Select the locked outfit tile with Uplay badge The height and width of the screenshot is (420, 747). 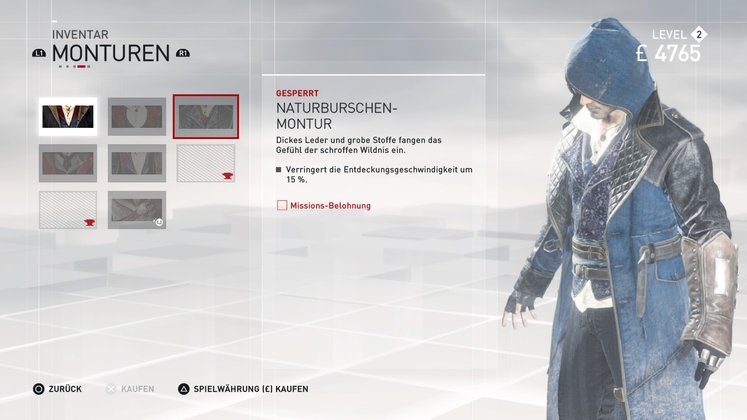coord(137,210)
